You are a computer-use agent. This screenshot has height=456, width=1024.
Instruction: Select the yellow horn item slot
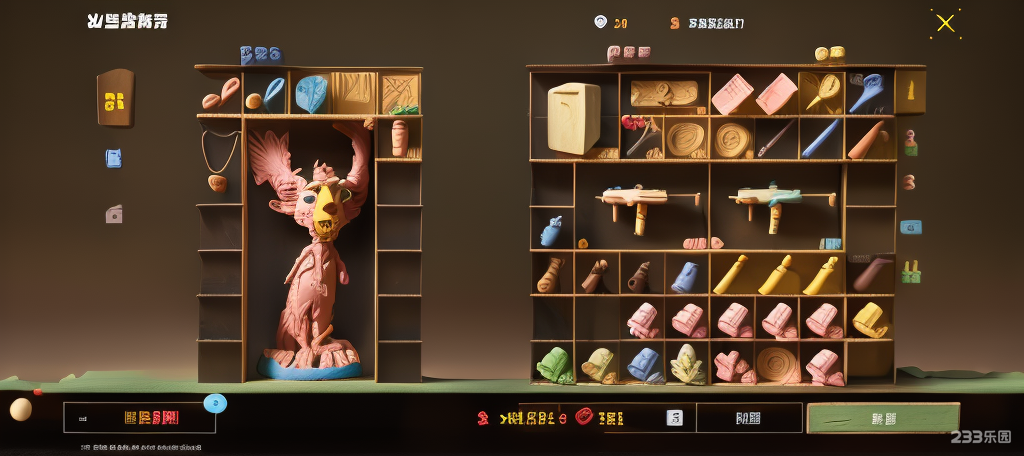point(821,93)
